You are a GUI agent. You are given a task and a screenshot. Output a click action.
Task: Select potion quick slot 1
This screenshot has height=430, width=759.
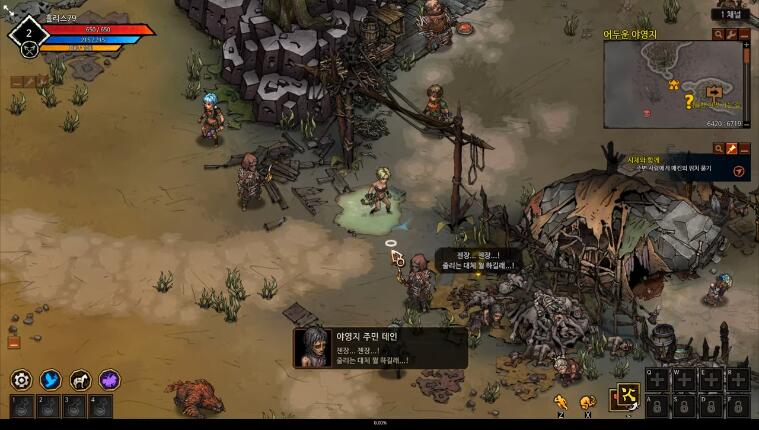21,407
